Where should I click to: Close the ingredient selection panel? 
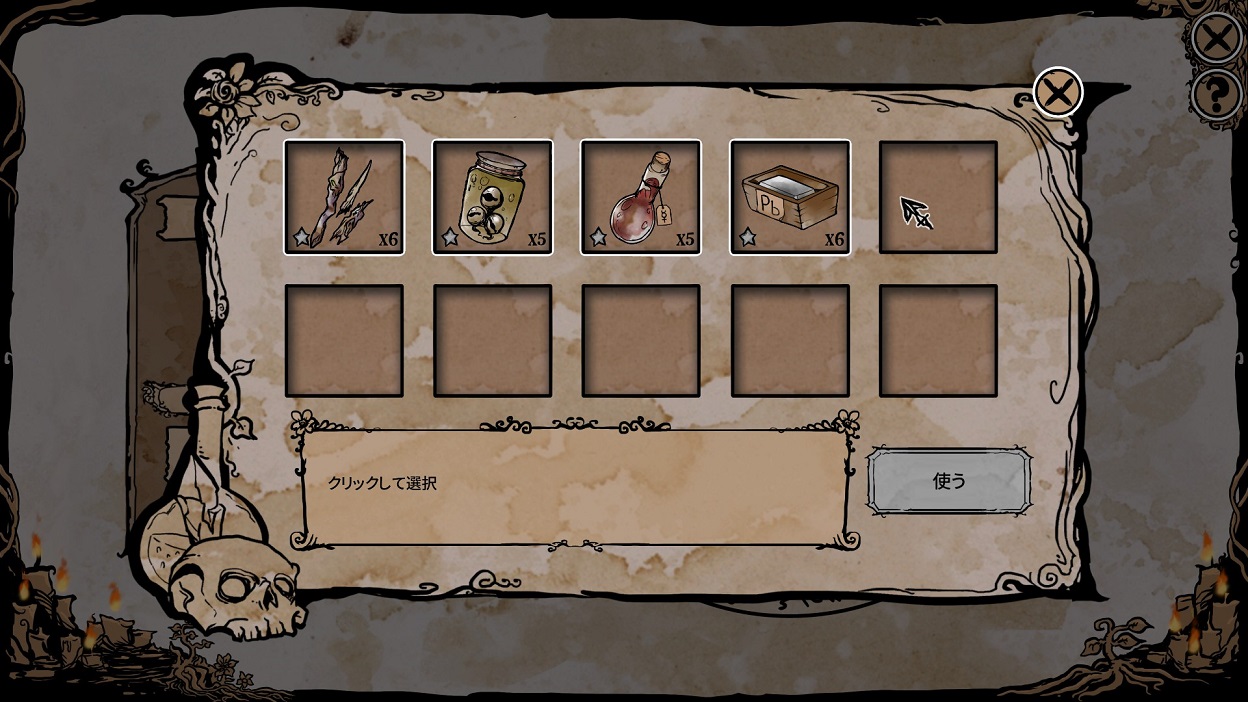1057,94
